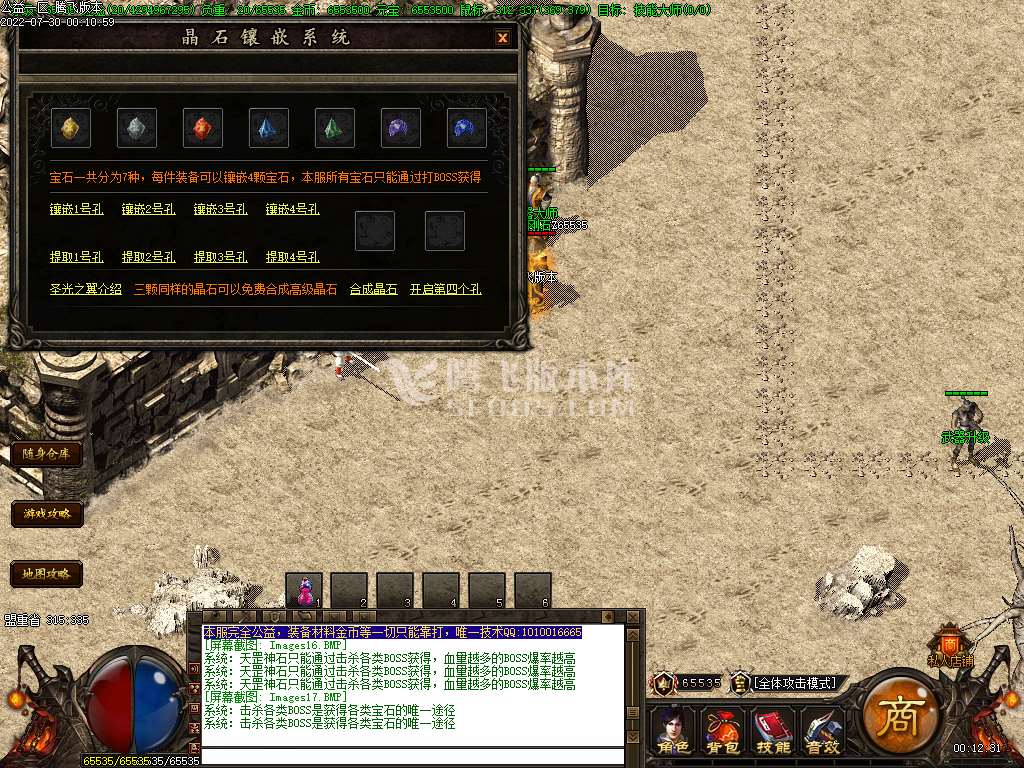This screenshot has width=1024, height=768.
Task: Open the 游戏攻略 game guide
Action: point(46,514)
